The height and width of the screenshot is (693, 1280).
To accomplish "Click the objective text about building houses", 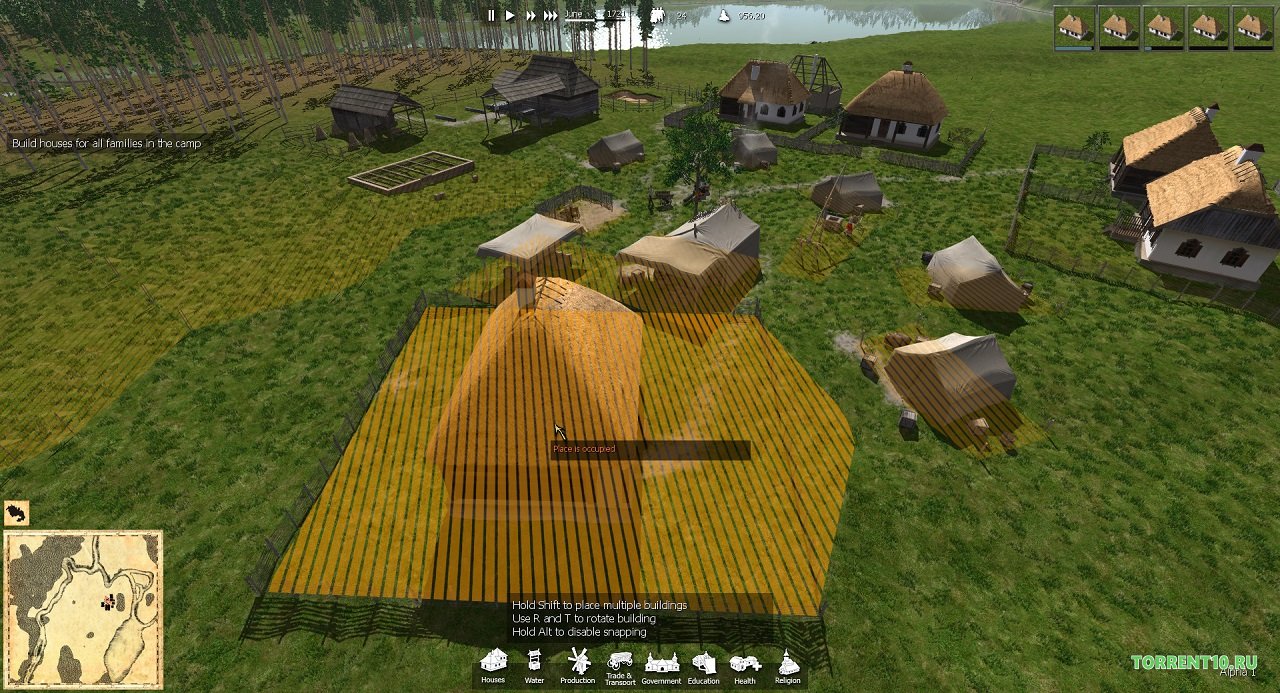I will click(106, 144).
